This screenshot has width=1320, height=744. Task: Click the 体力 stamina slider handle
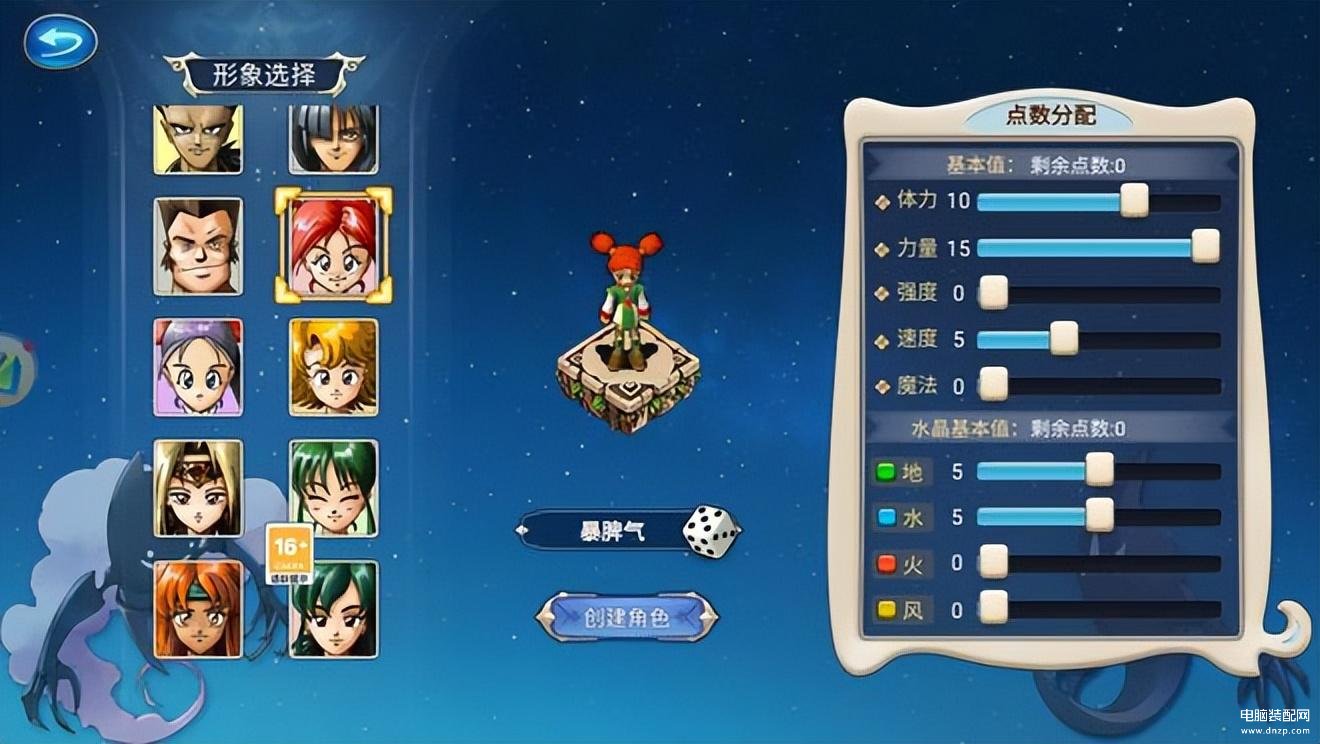(x=1135, y=201)
